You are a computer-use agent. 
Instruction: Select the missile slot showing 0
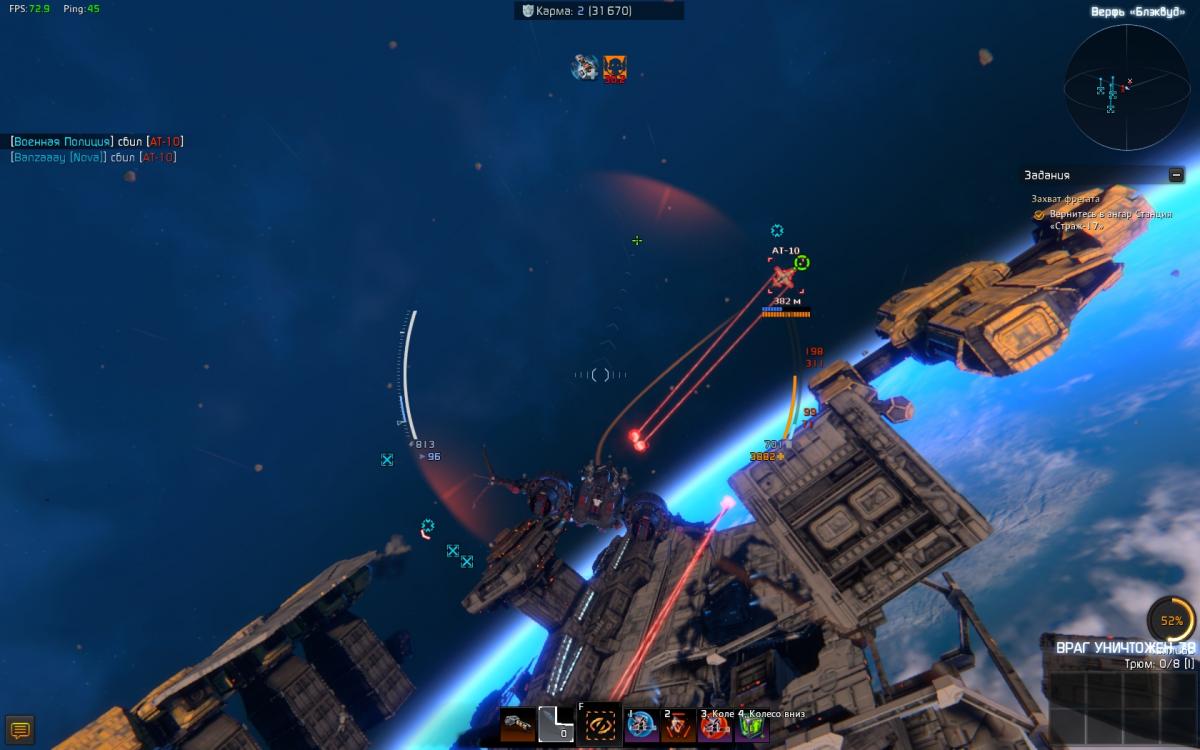pos(556,724)
